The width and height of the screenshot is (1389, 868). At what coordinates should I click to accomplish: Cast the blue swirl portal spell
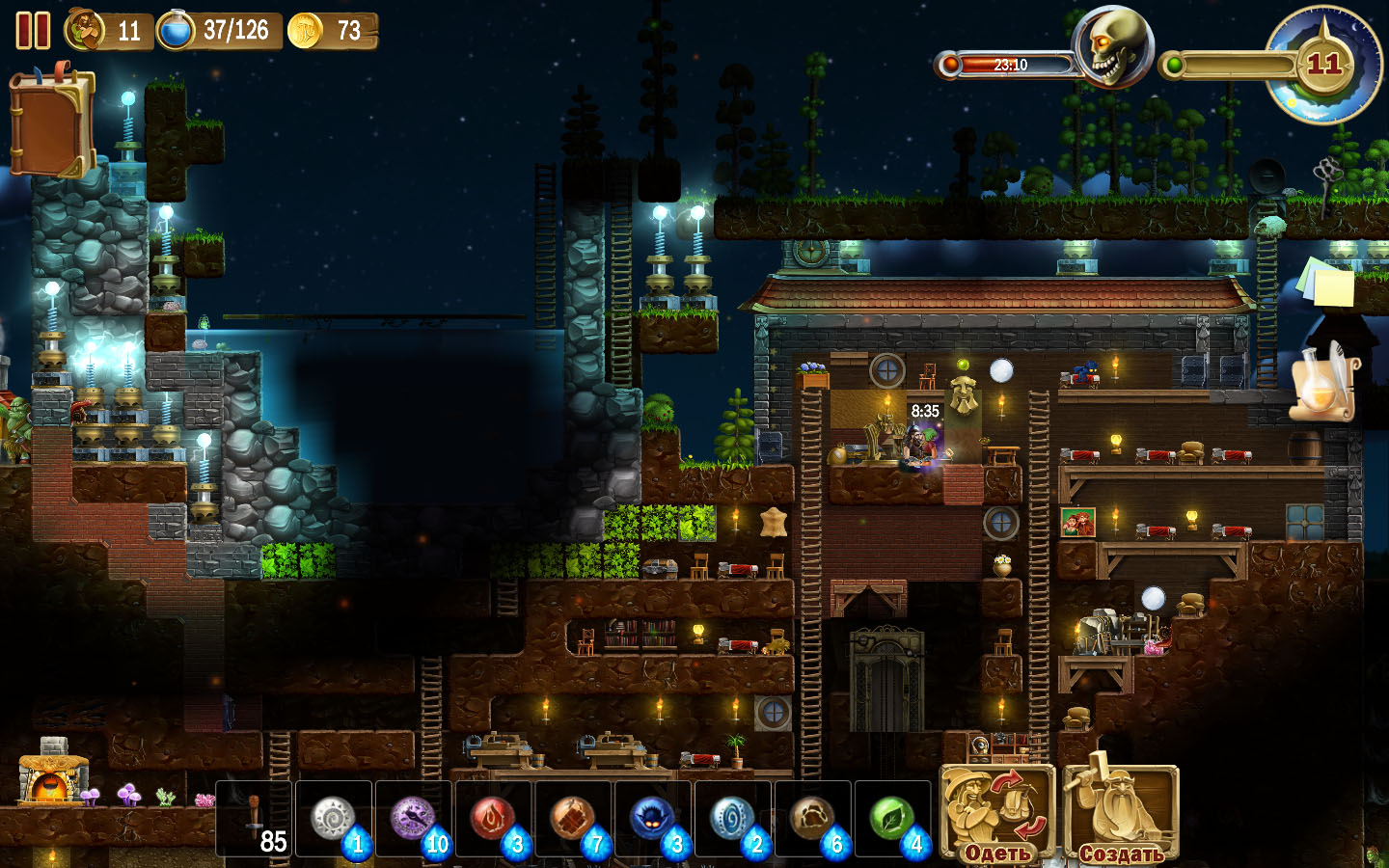tap(734, 820)
